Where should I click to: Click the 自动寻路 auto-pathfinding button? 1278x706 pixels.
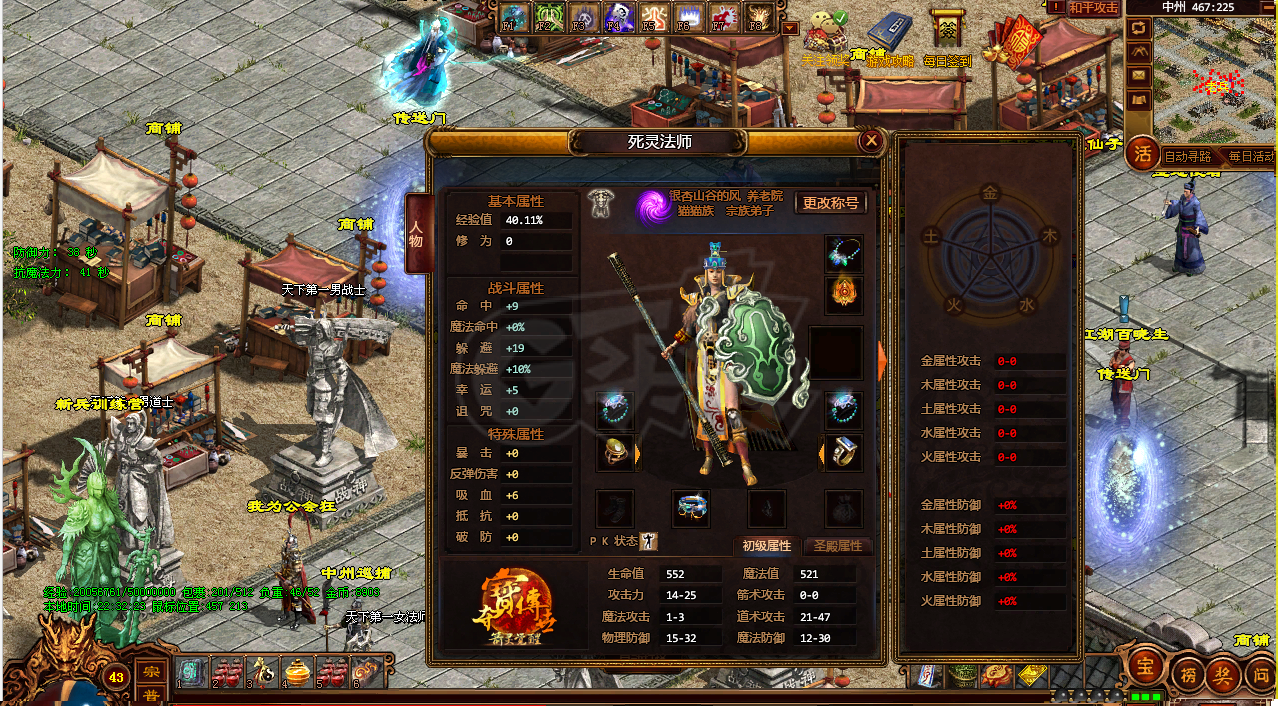click(x=1188, y=157)
